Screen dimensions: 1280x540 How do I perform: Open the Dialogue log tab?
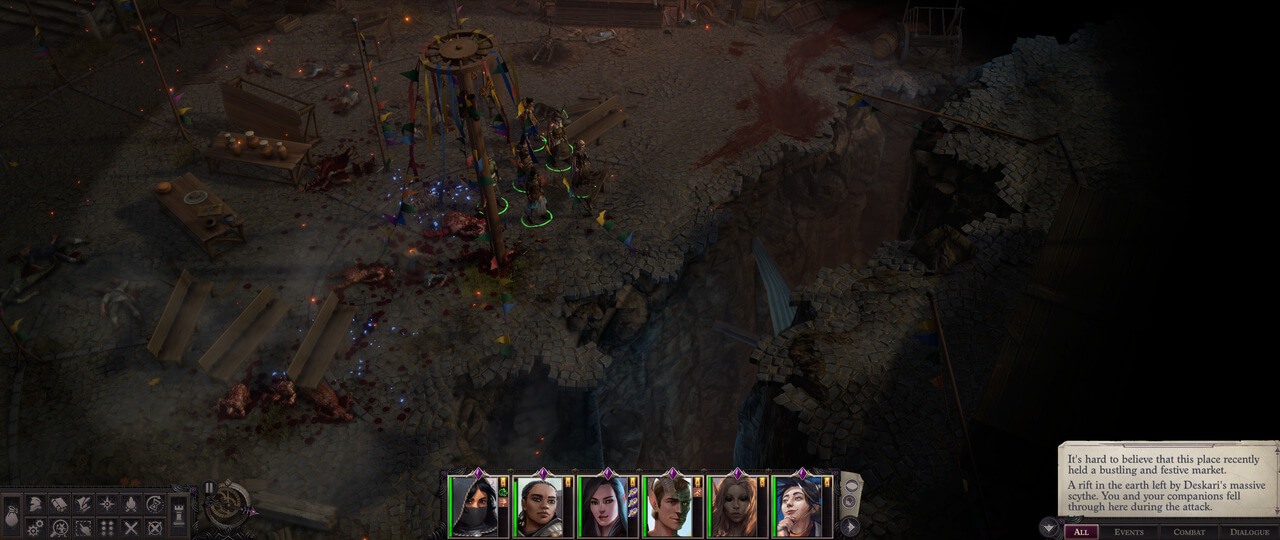pyautogui.click(x=1249, y=532)
